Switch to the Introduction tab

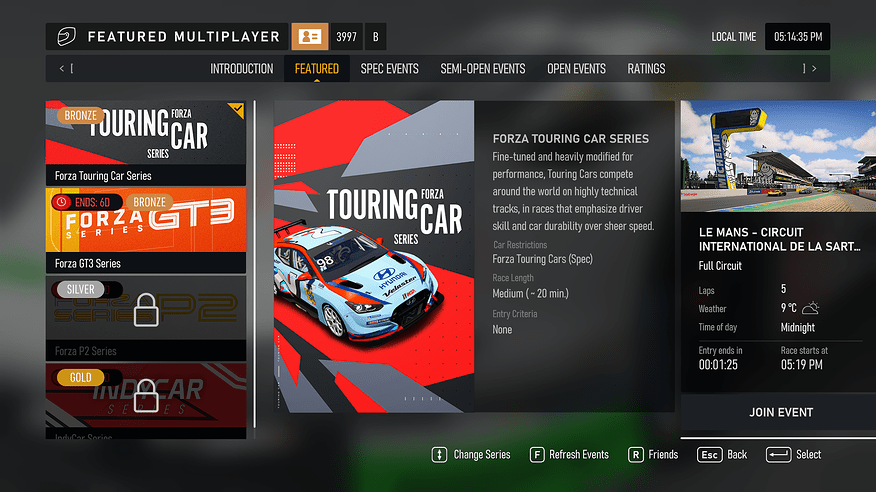pos(241,69)
